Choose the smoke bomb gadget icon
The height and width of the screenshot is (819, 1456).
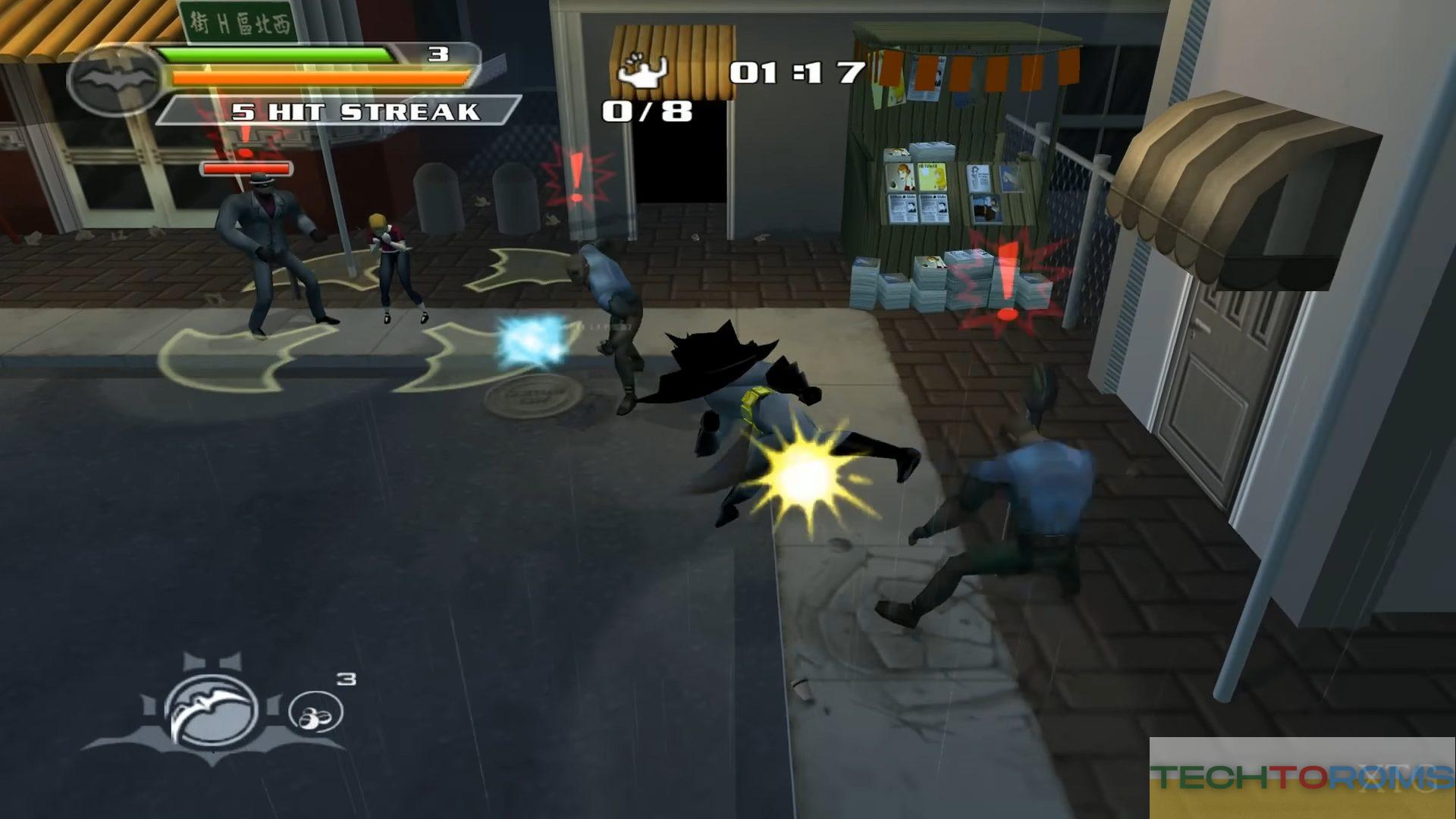coord(315,713)
